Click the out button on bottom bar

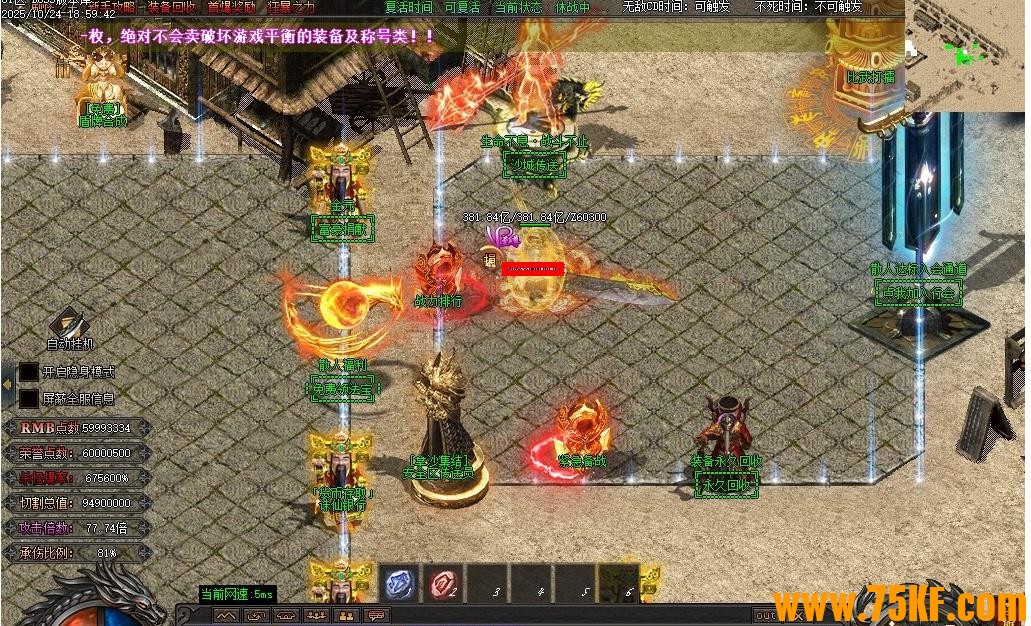pyautogui.click(x=764, y=616)
